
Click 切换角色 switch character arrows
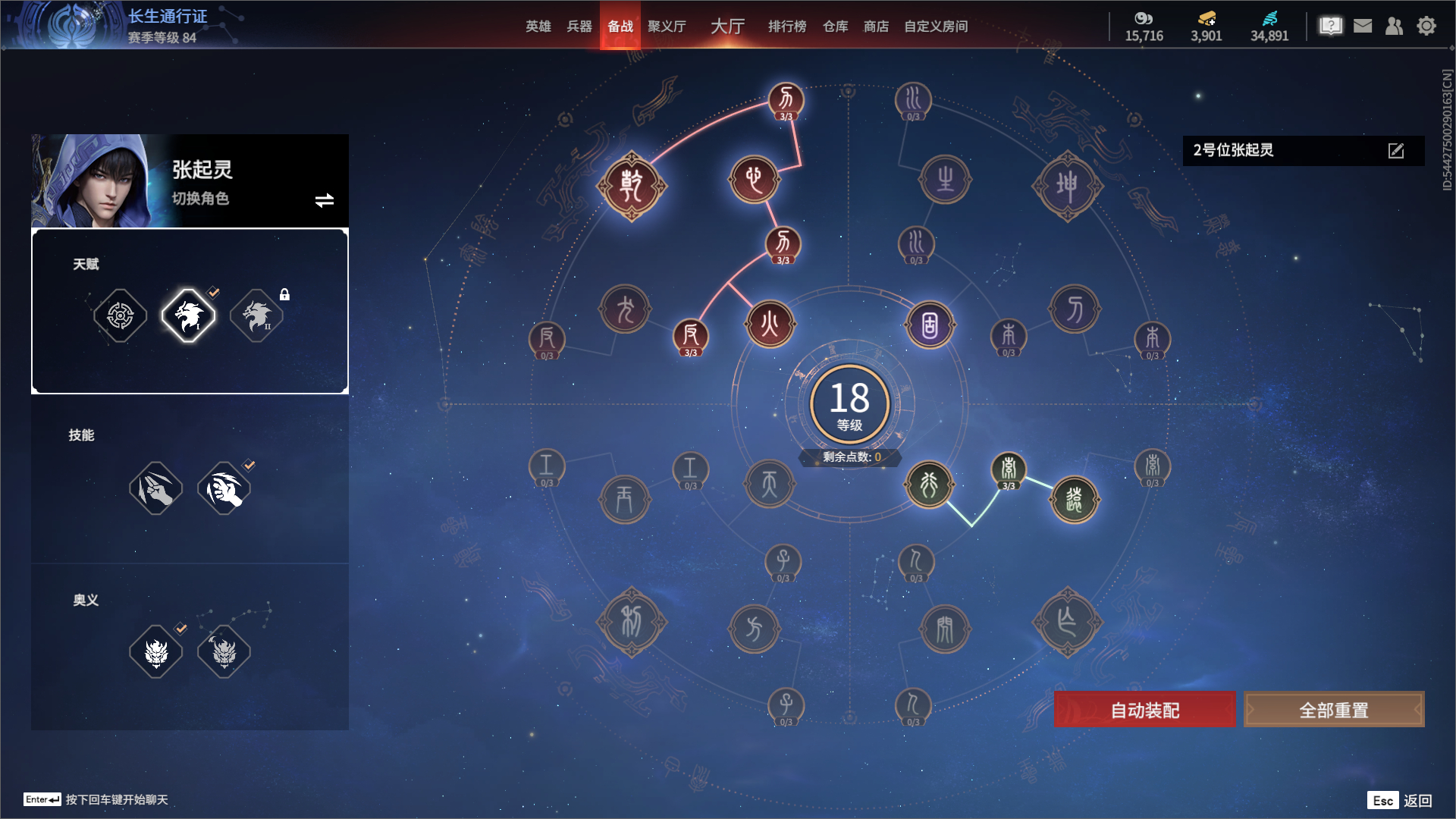[x=325, y=200]
